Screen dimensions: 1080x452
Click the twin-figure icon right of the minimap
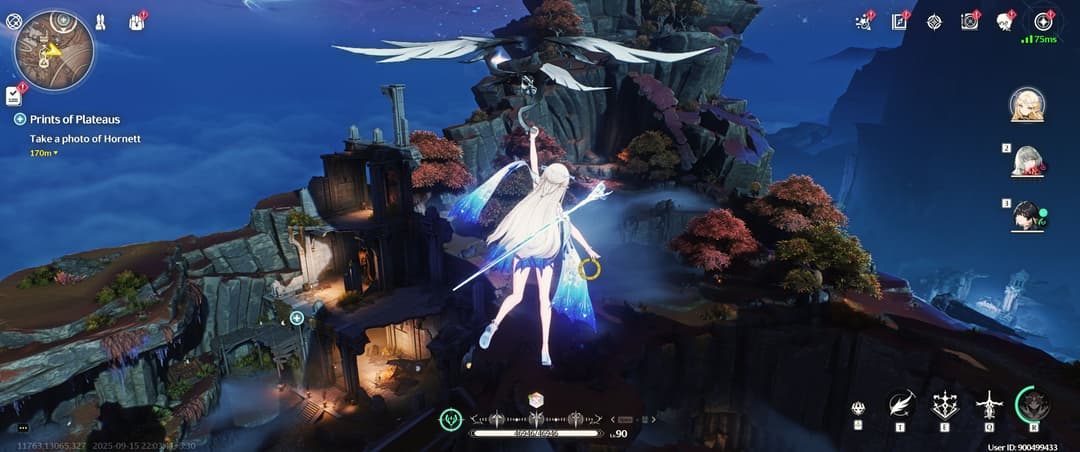(100, 21)
